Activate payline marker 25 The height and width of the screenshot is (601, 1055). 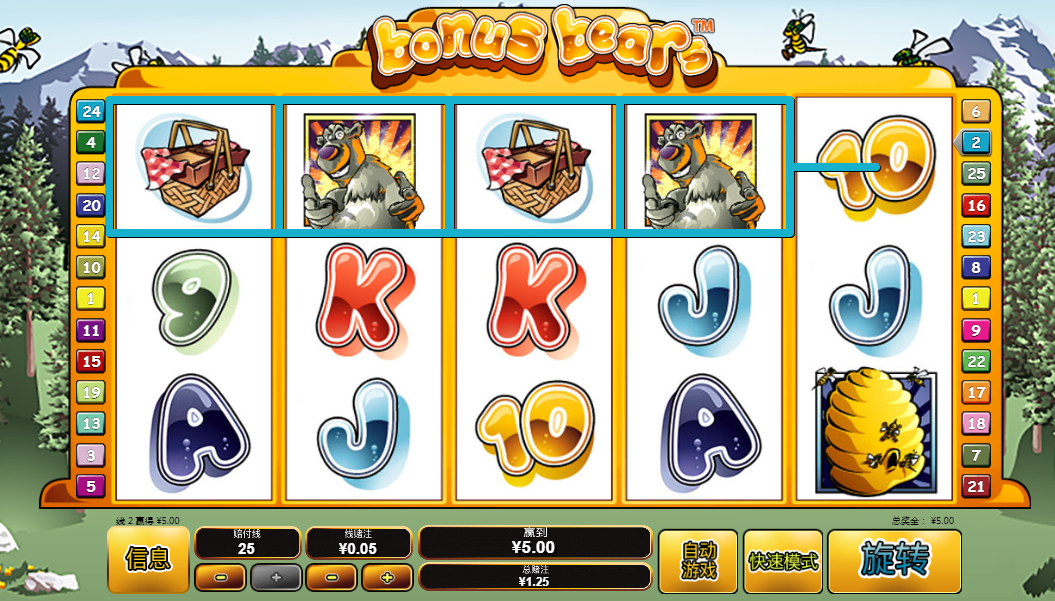click(x=975, y=174)
